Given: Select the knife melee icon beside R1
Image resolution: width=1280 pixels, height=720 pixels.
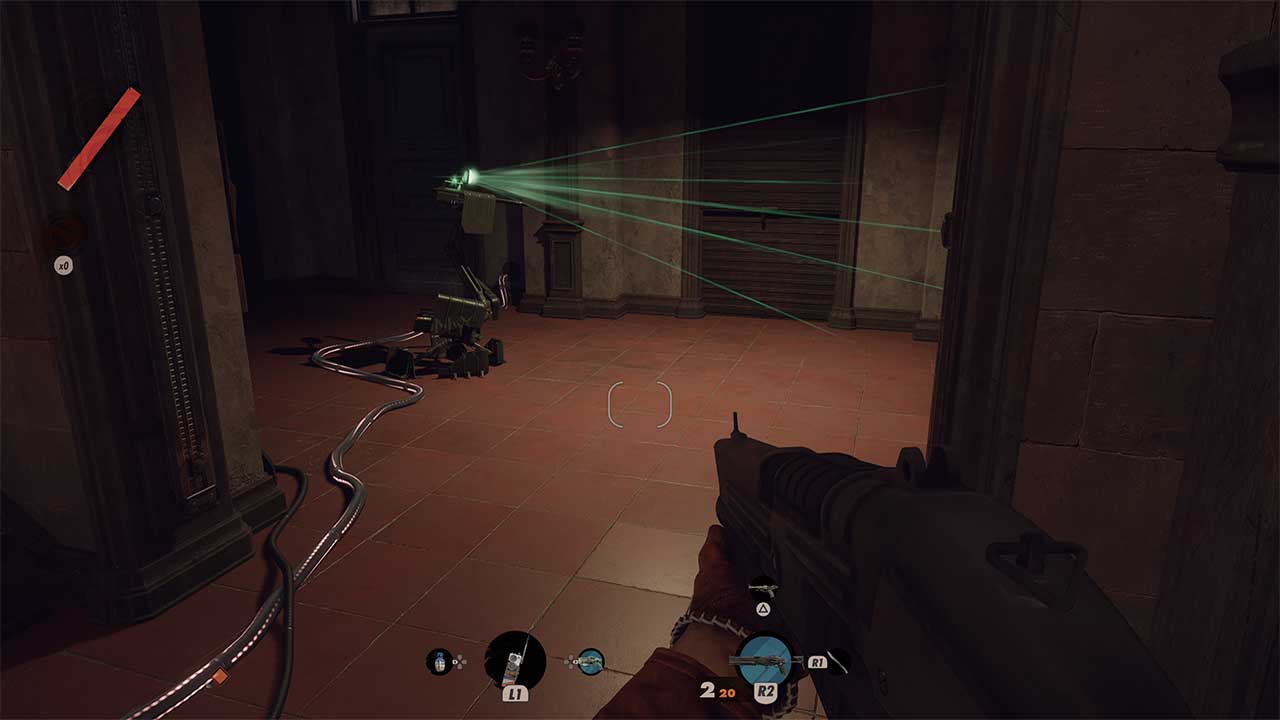Looking at the screenshot, I should 838,662.
